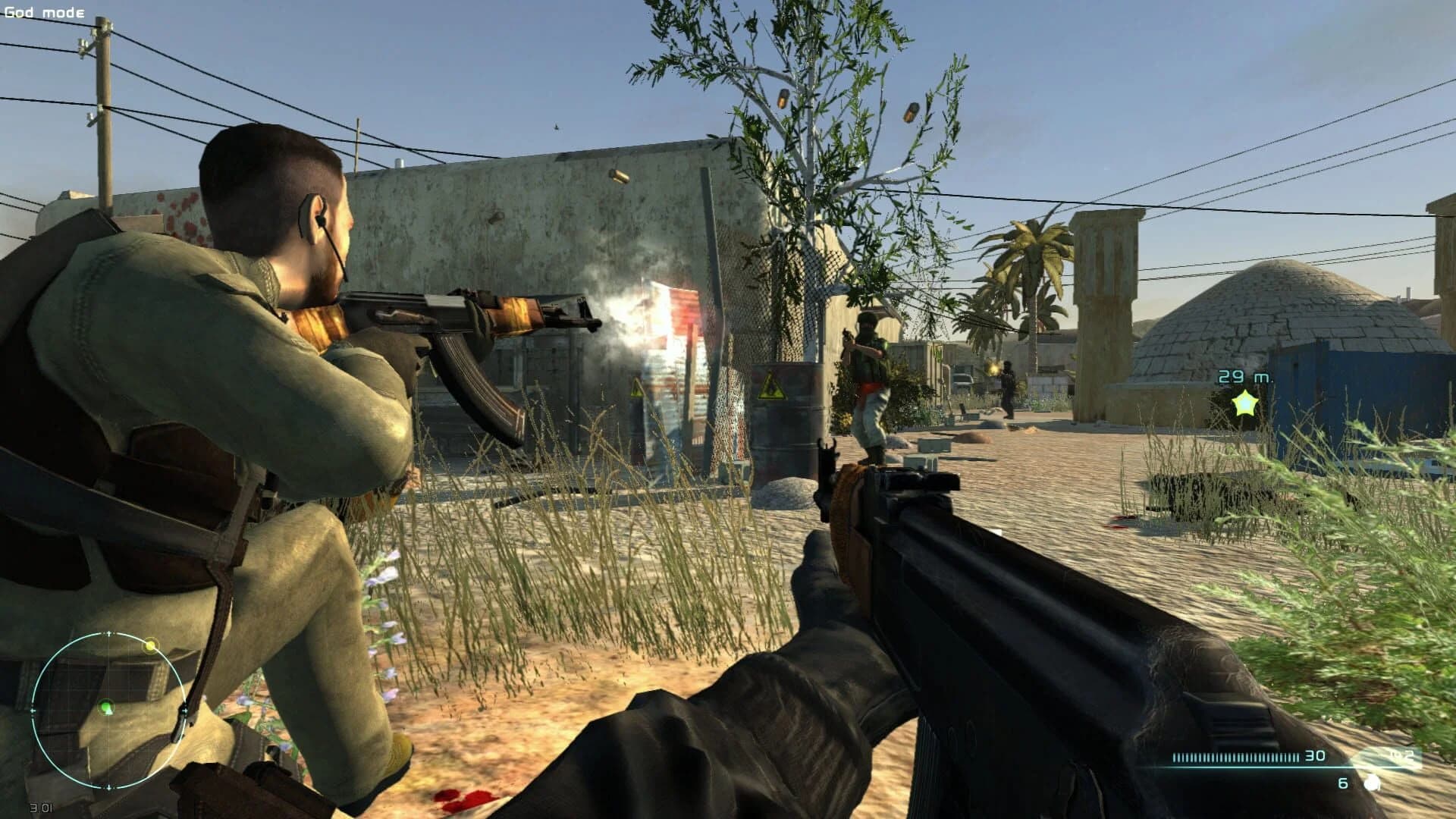1456x819 pixels.
Task: Open the grenade count showing 6
Action: (1343, 783)
